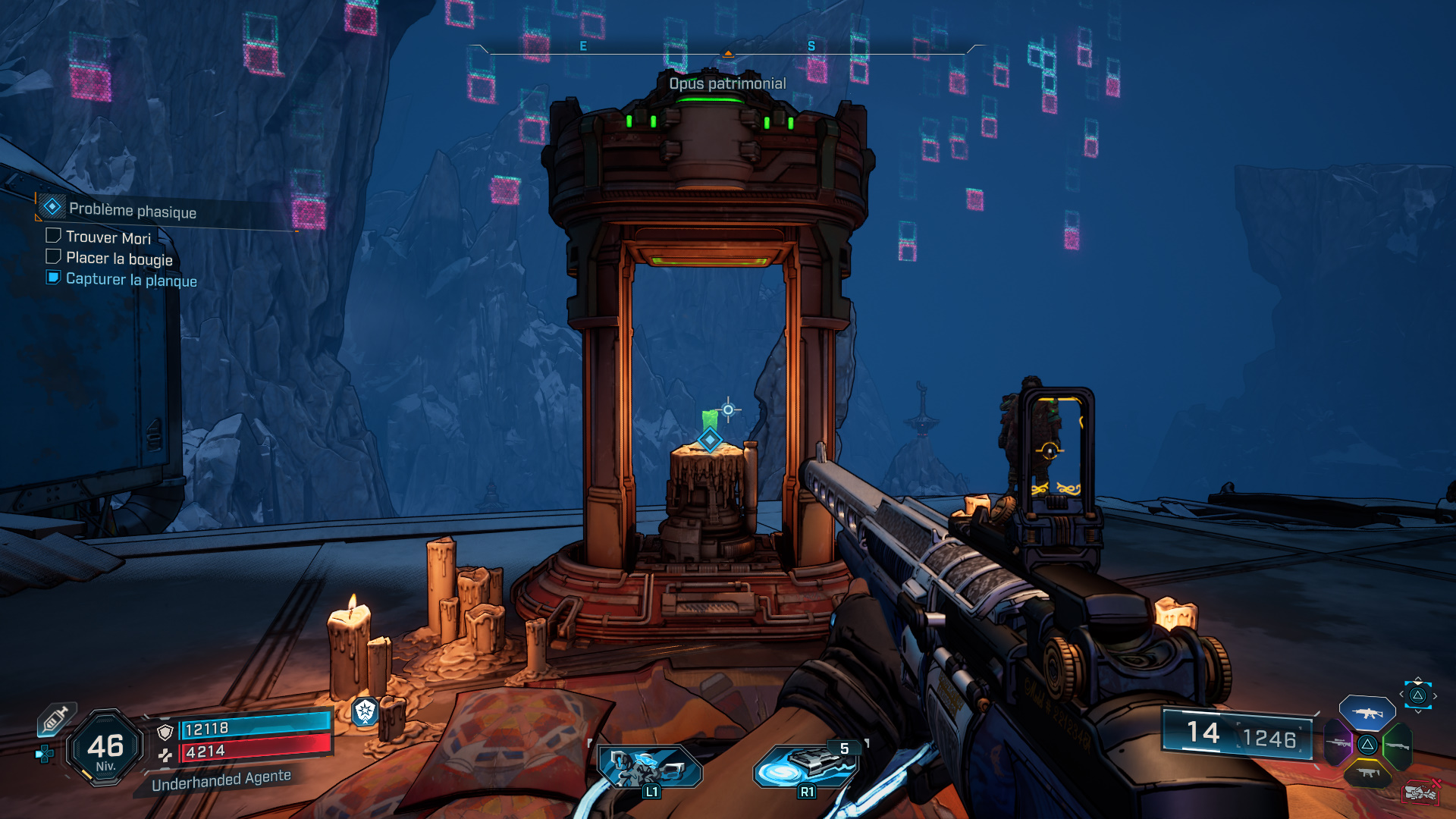Use the ordnance ability showing 5 charges
Screen dimensions: 1456x819
tap(805, 766)
